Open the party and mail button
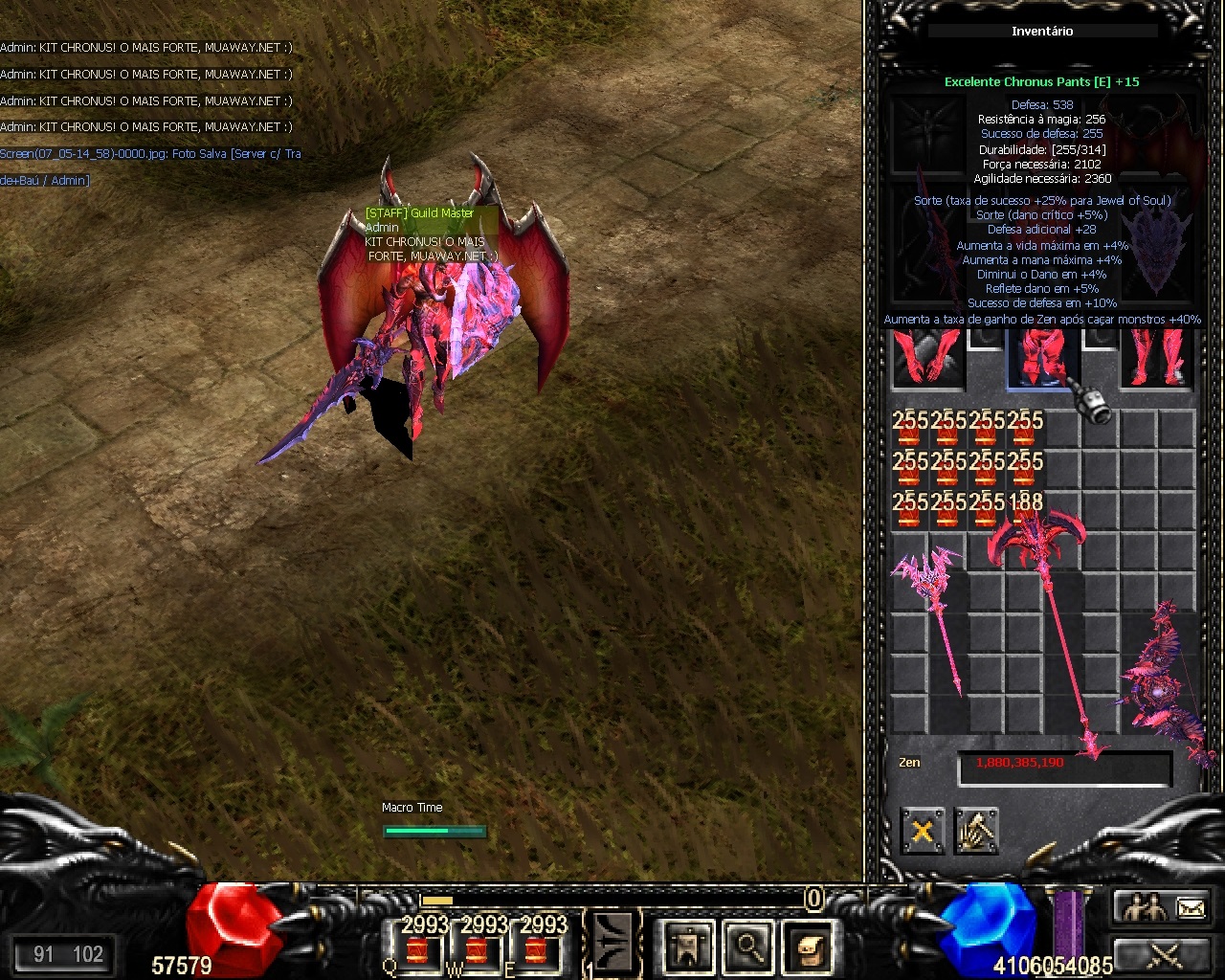This screenshot has height=980, width=1225. [1162, 907]
